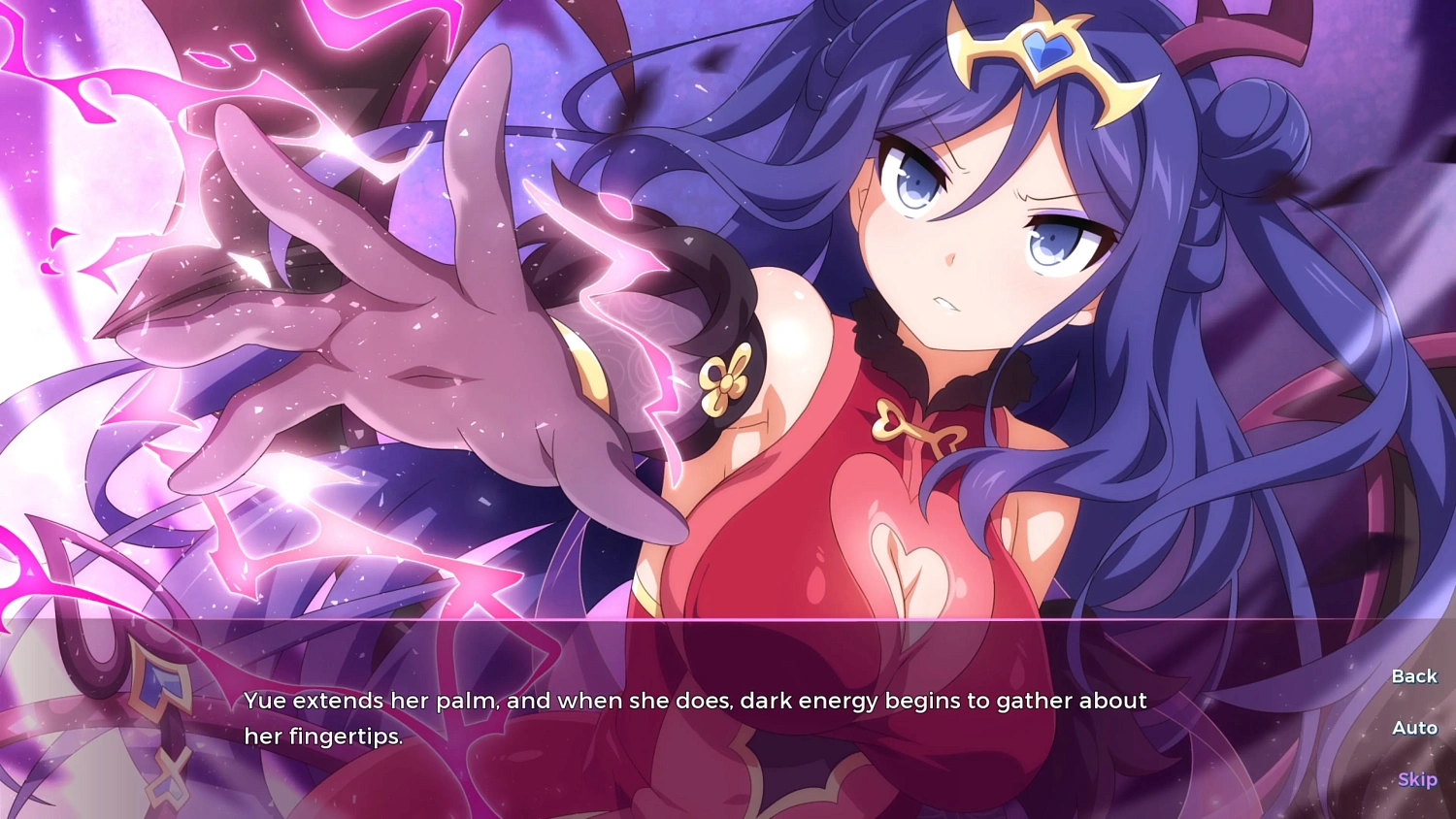Activate Skip to fast-forward the story

coord(1417,779)
